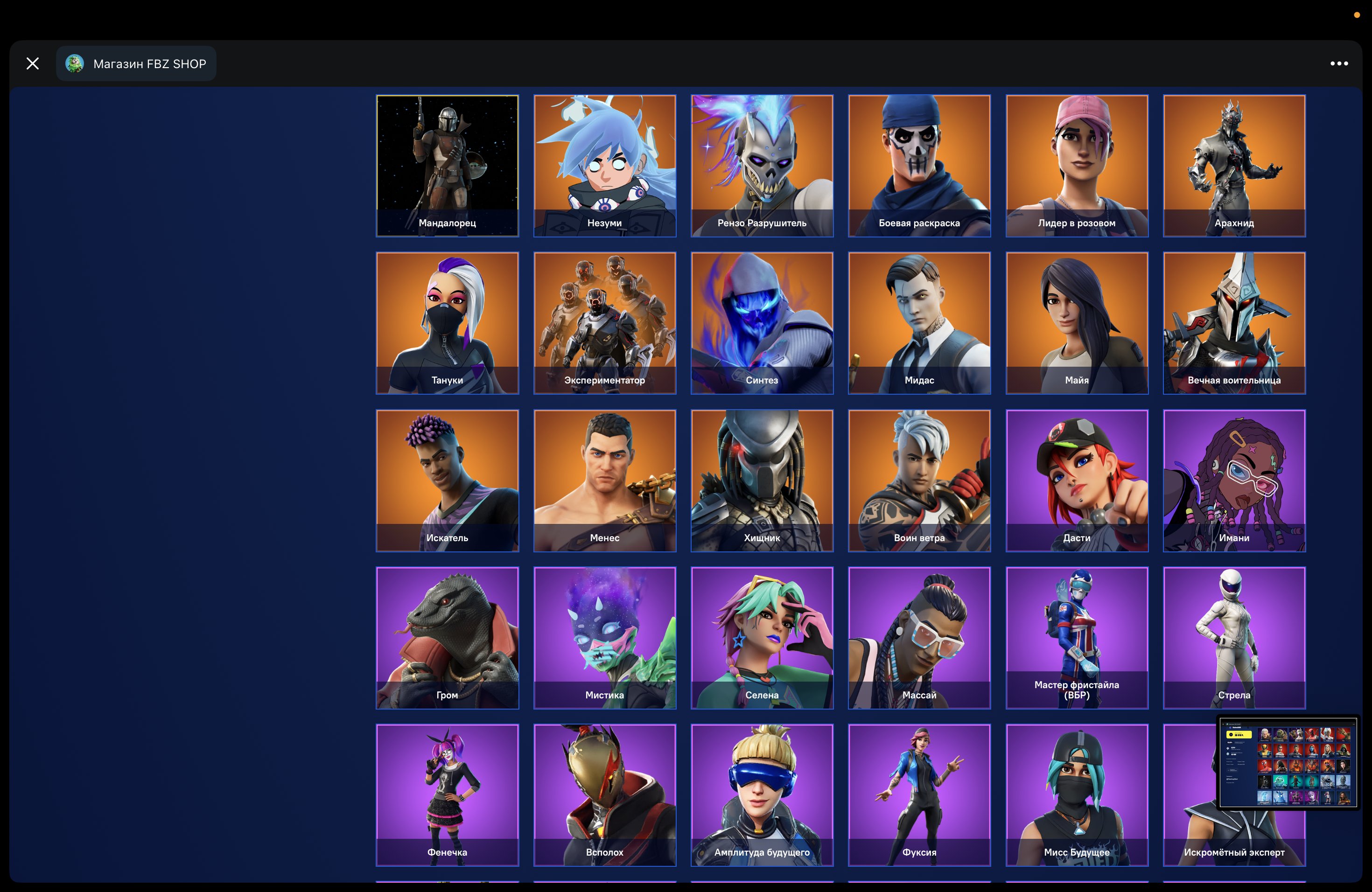
Task: Select the Мидас skin
Action: point(919,323)
